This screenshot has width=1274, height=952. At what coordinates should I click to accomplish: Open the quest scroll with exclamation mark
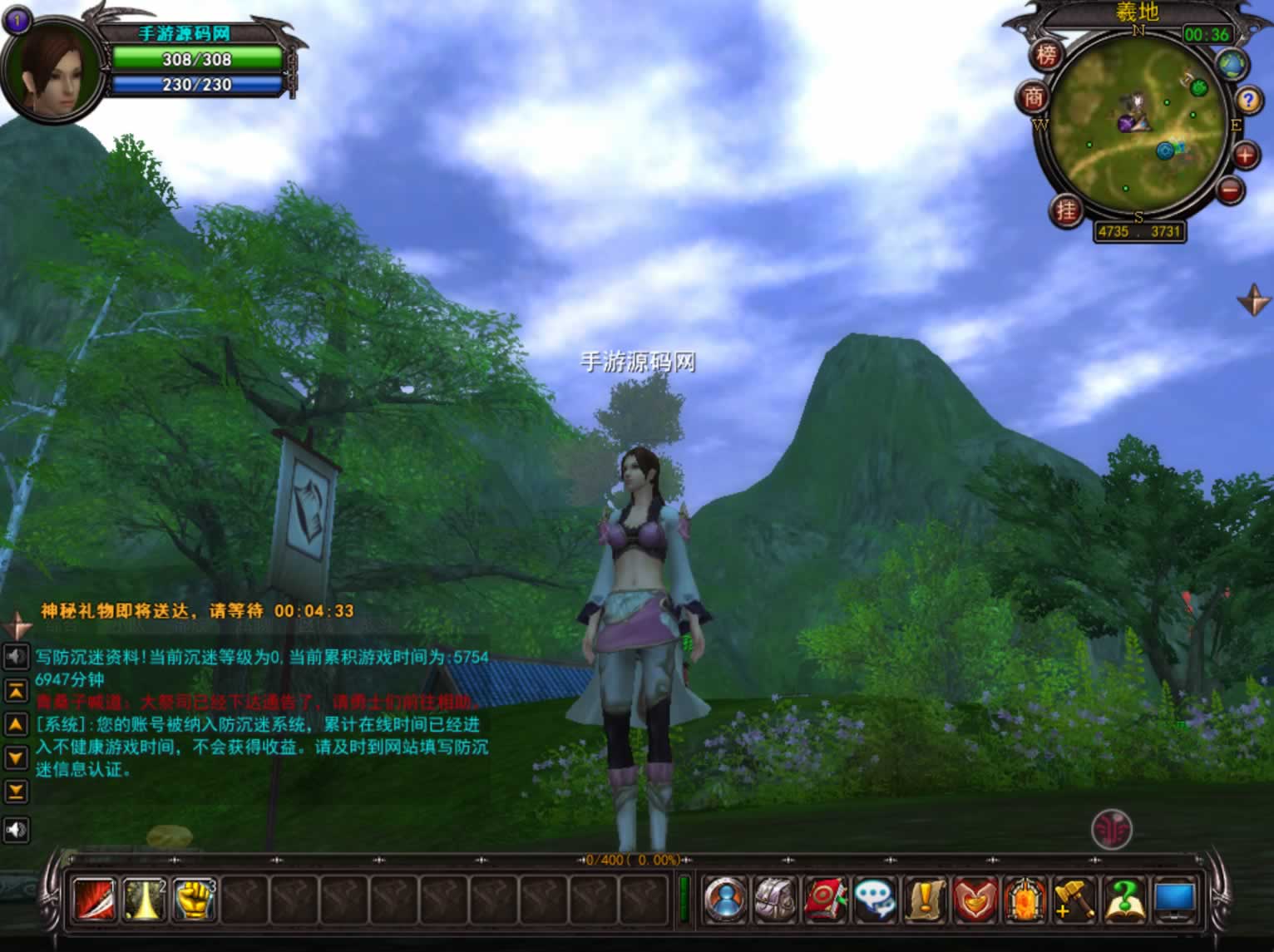[925, 899]
